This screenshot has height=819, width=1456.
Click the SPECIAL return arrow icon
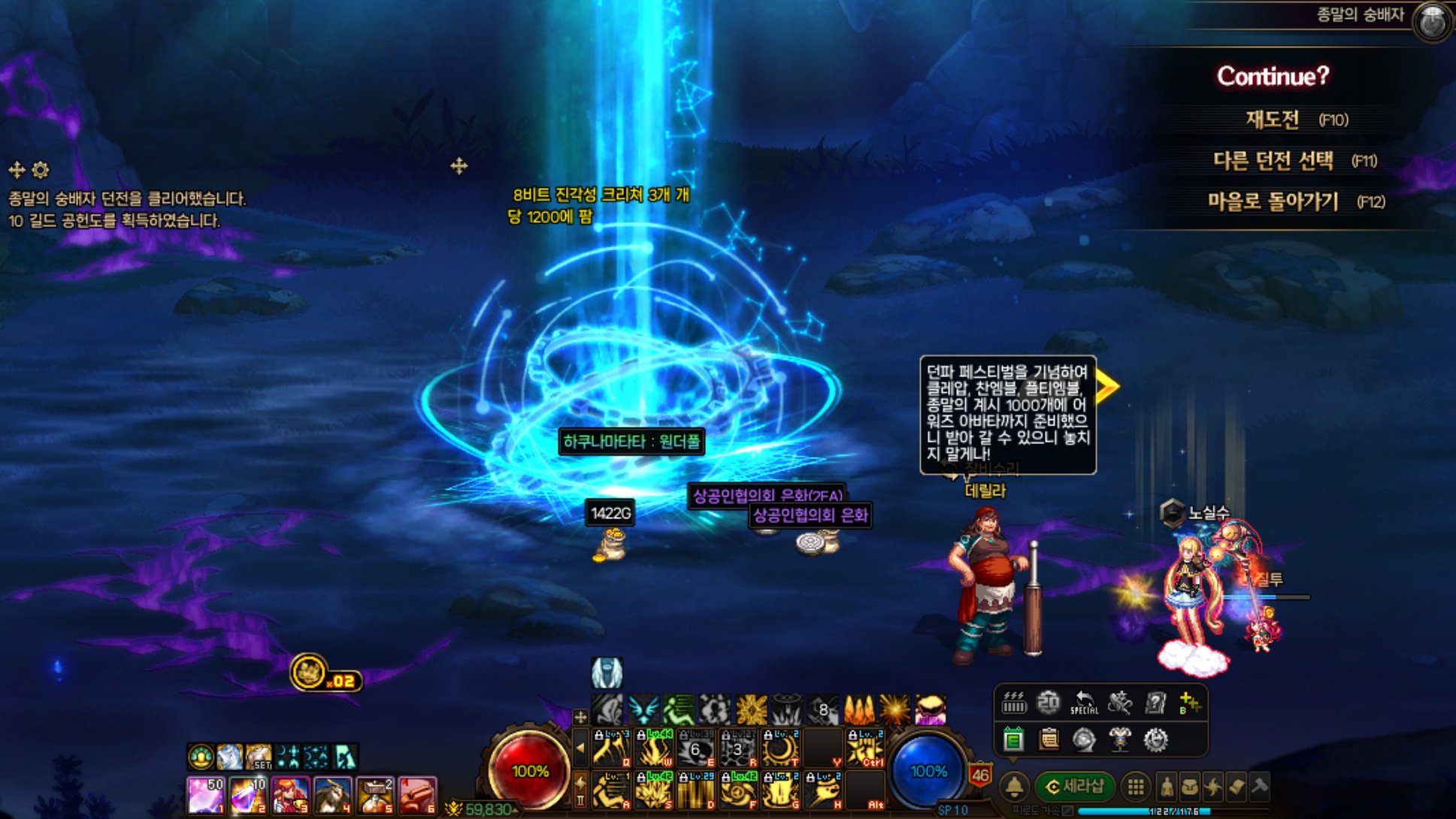click(1083, 703)
